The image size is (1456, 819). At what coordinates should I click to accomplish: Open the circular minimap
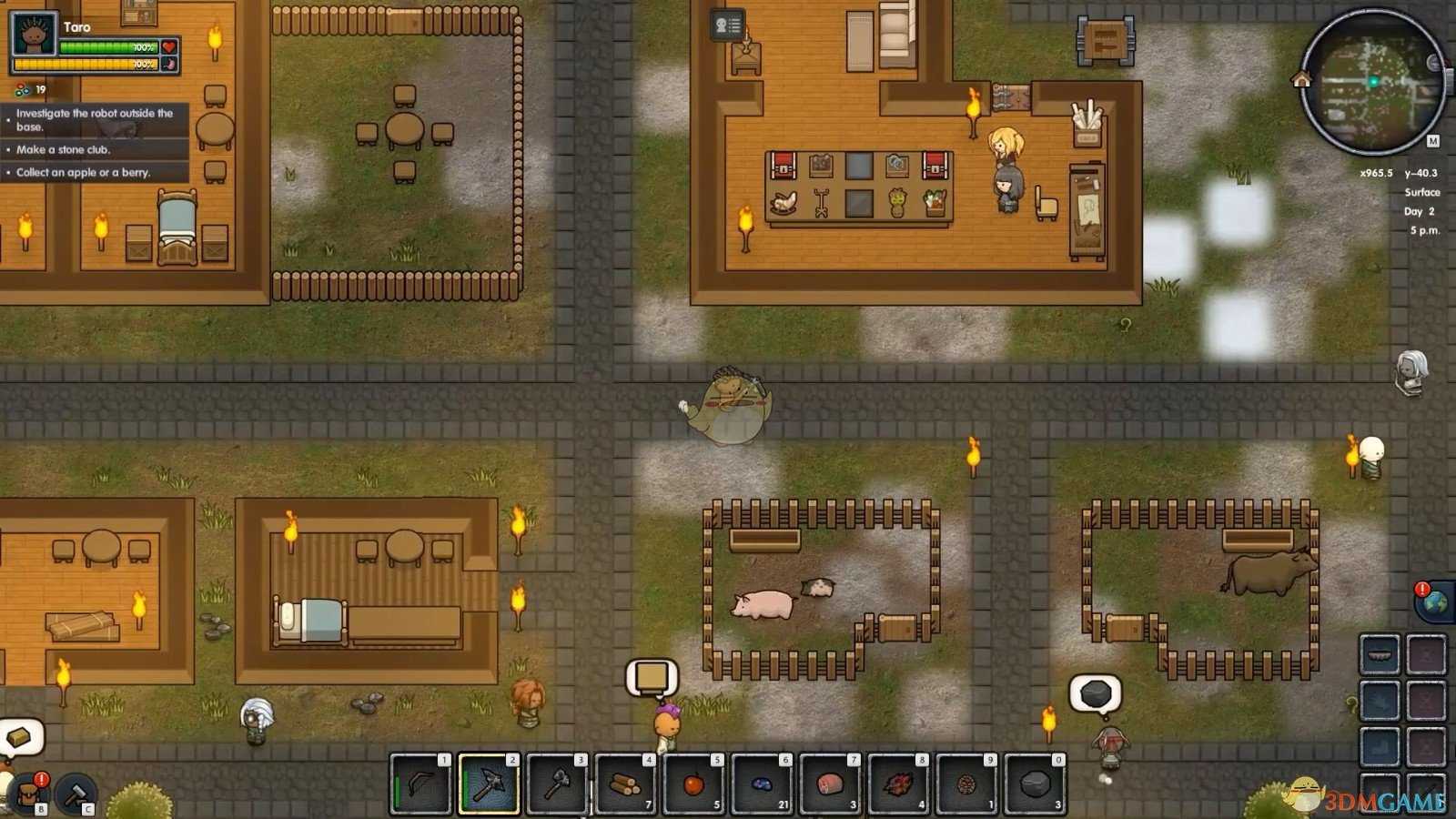click(x=1372, y=82)
